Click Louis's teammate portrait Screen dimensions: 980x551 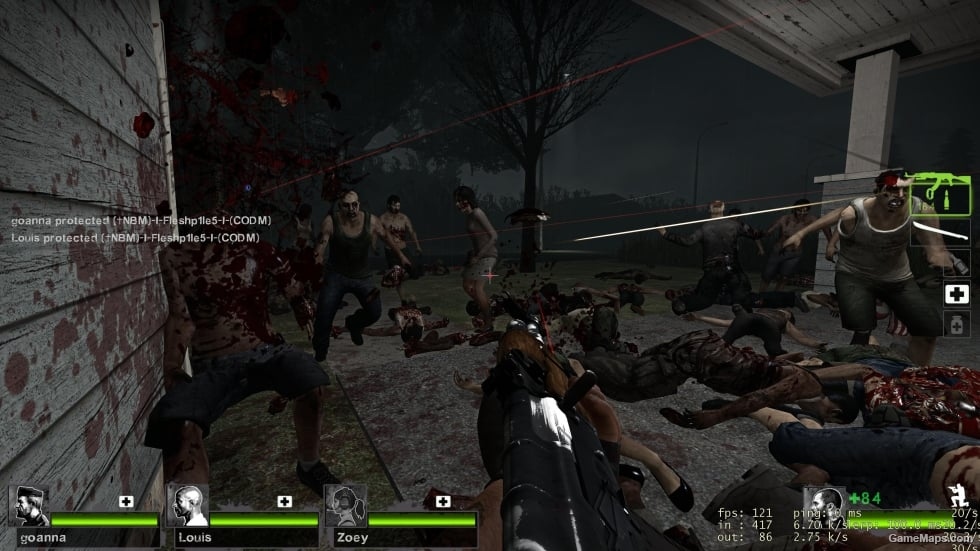pyautogui.click(x=187, y=507)
